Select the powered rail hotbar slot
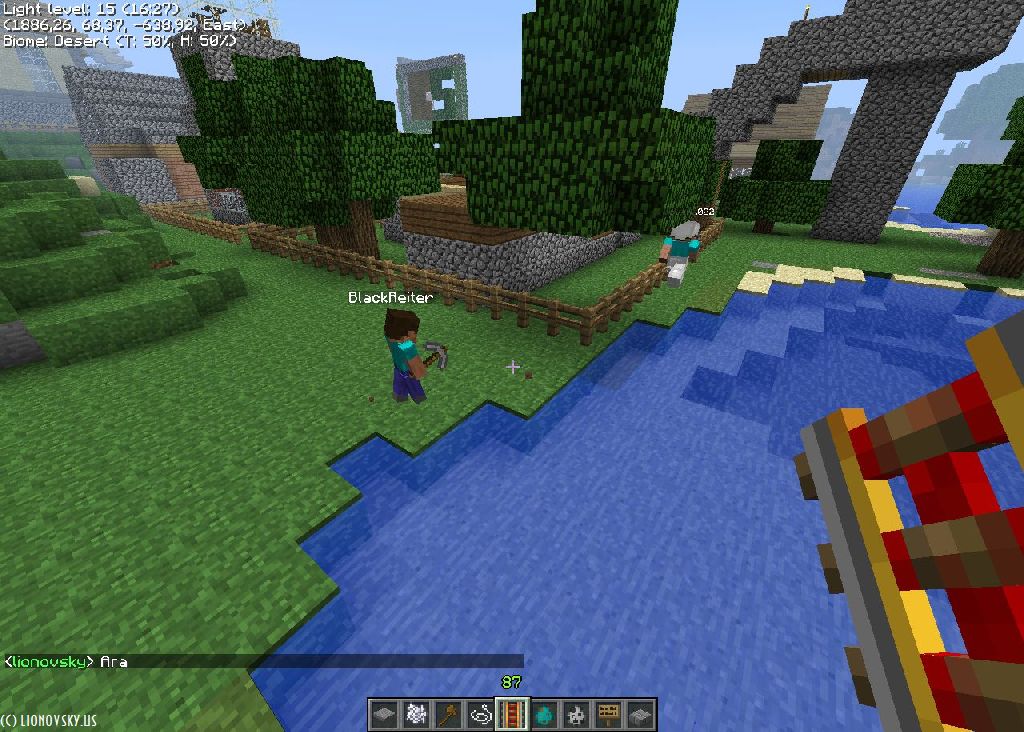 (x=512, y=714)
